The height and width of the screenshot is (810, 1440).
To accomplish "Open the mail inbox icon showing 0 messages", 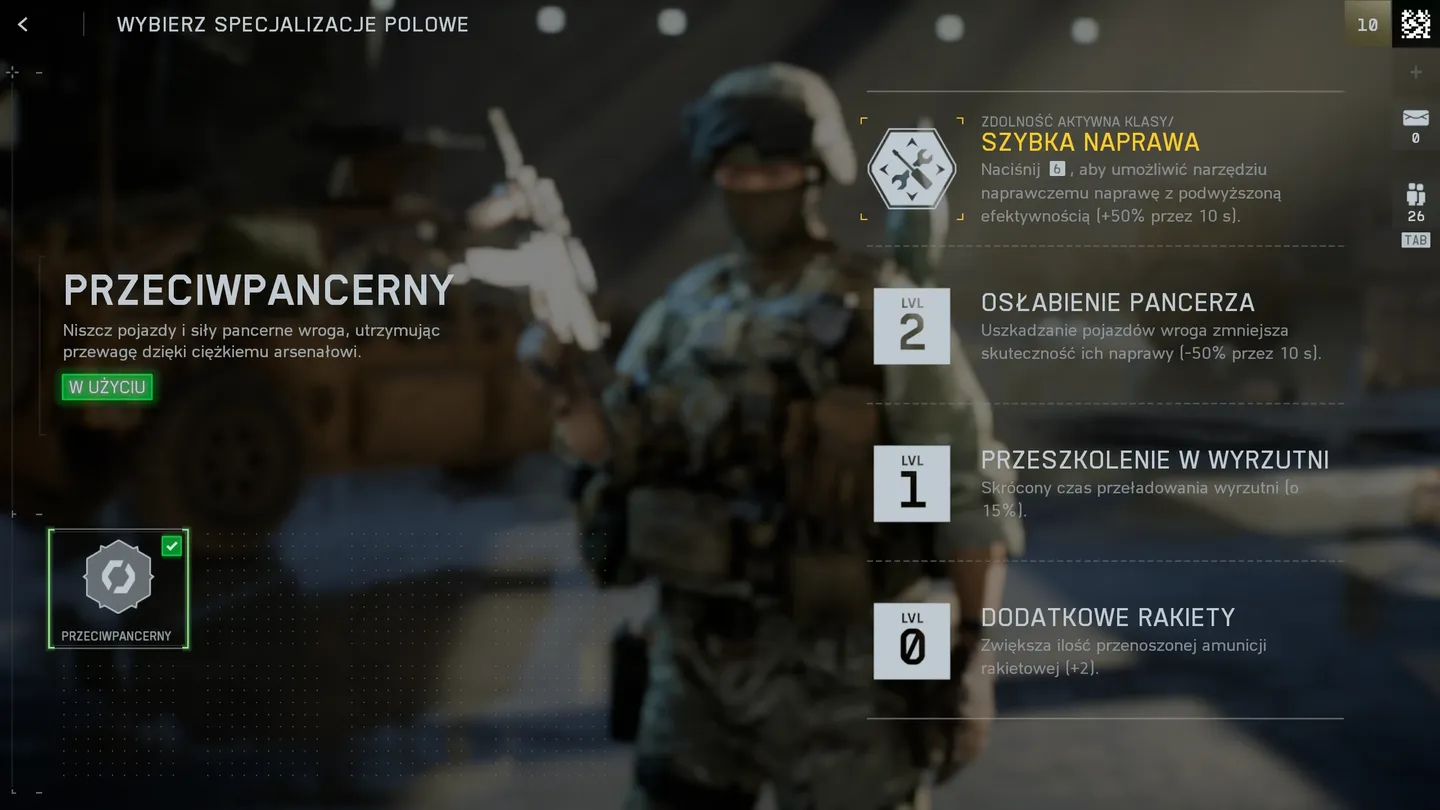I will 1414,120.
